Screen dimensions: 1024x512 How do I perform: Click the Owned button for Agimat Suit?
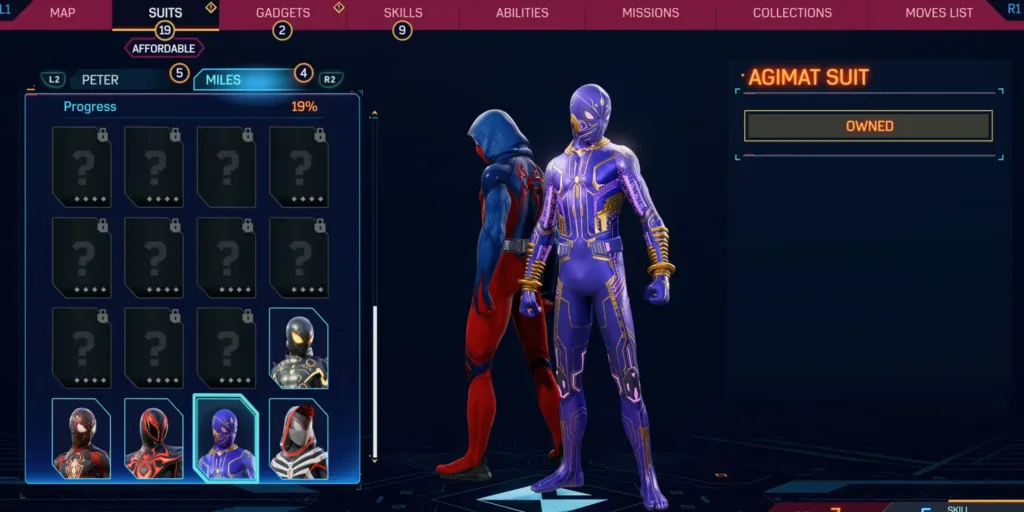pos(868,126)
